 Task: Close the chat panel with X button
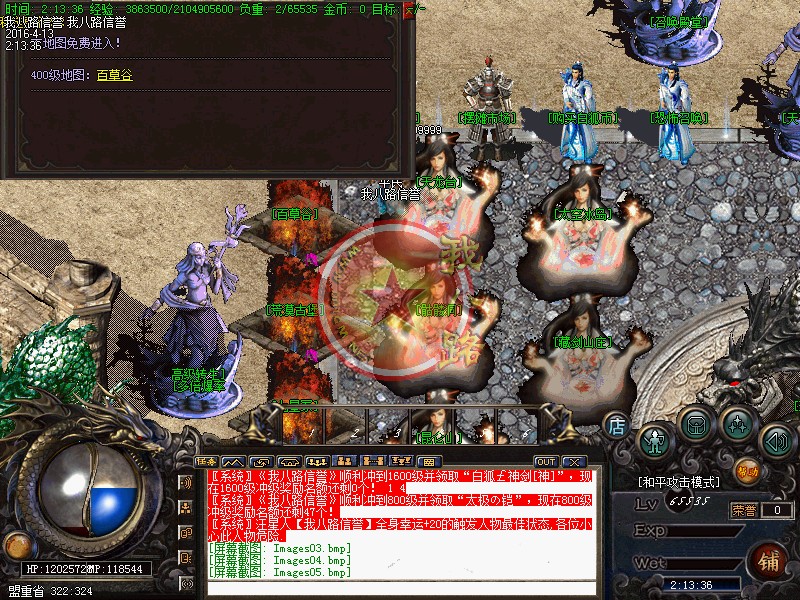(x=574, y=461)
